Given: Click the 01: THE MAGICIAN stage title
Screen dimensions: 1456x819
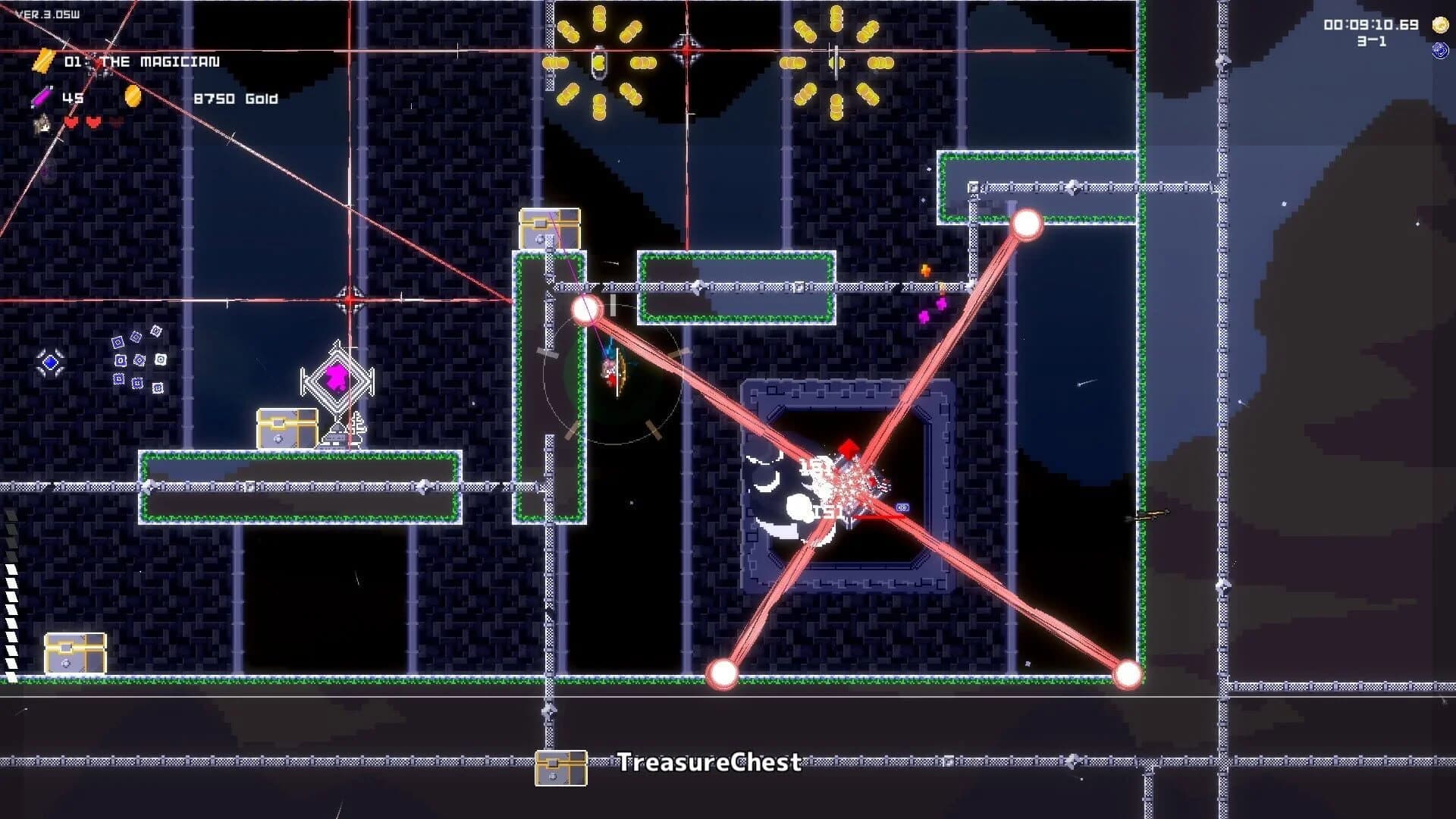Looking at the screenshot, I should click(x=144, y=62).
